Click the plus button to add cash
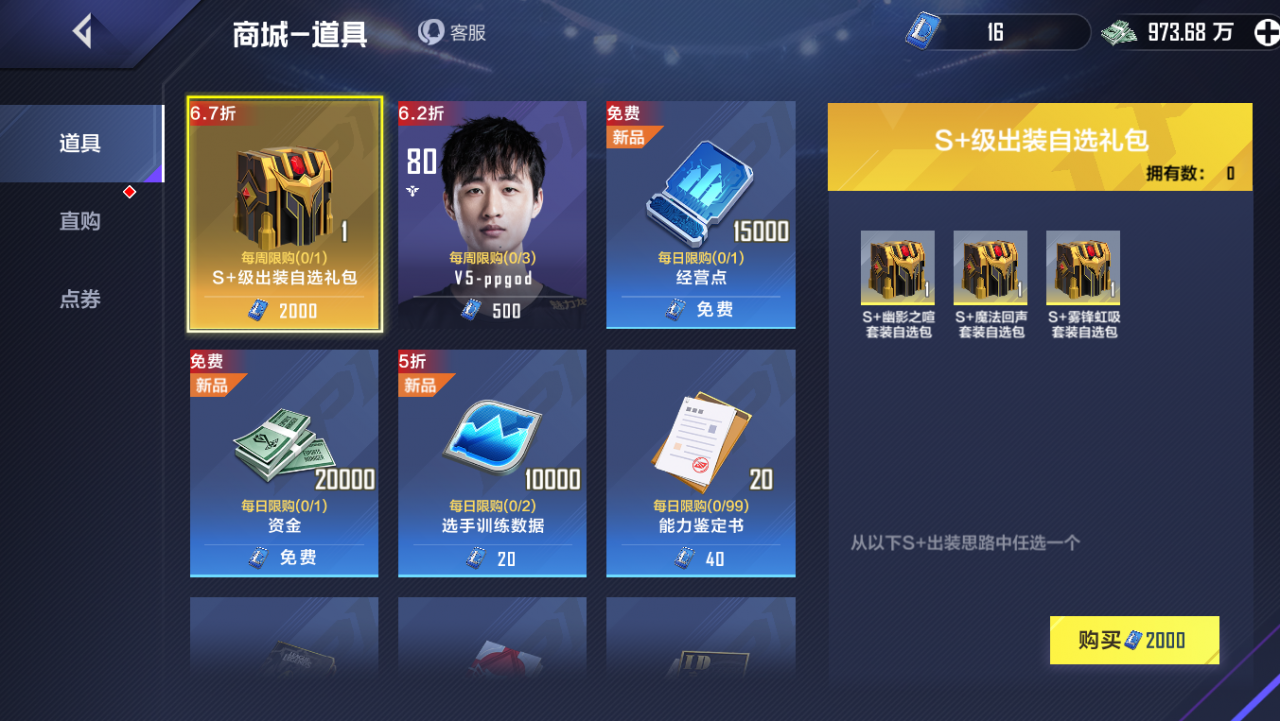This screenshot has width=1280, height=721. tap(1266, 31)
